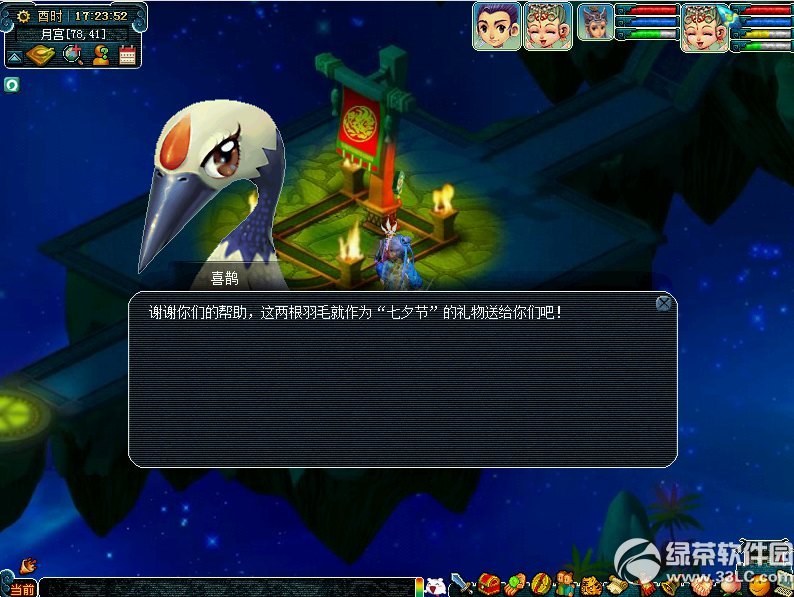Click the fist icon above chat bar
Image resolution: width=794 pixels, height=597 pixels.
[29, 565]
